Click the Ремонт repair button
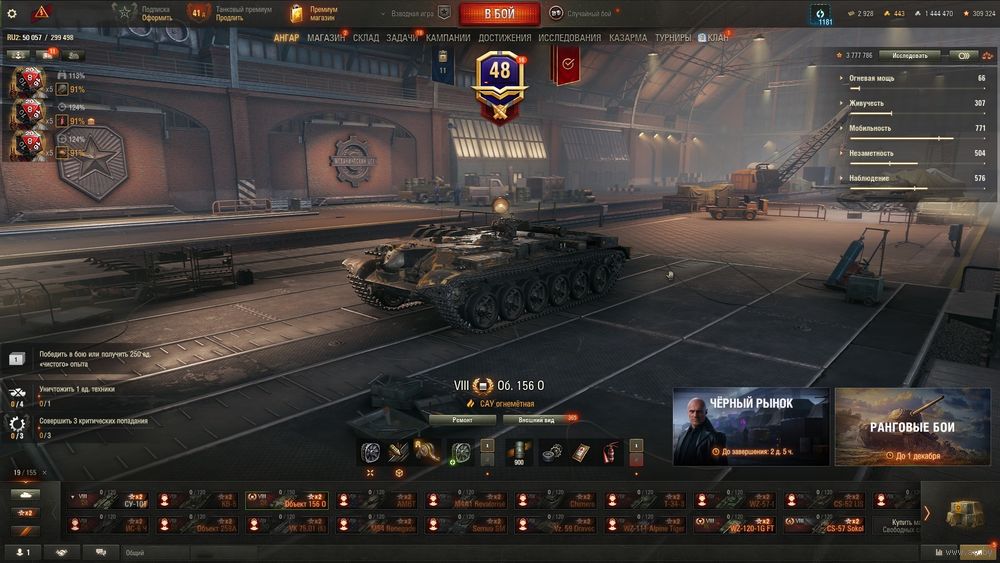Image resolution: width=1000 pixels, height=563 pixels. pyautogui.click(x=462, y=420)
